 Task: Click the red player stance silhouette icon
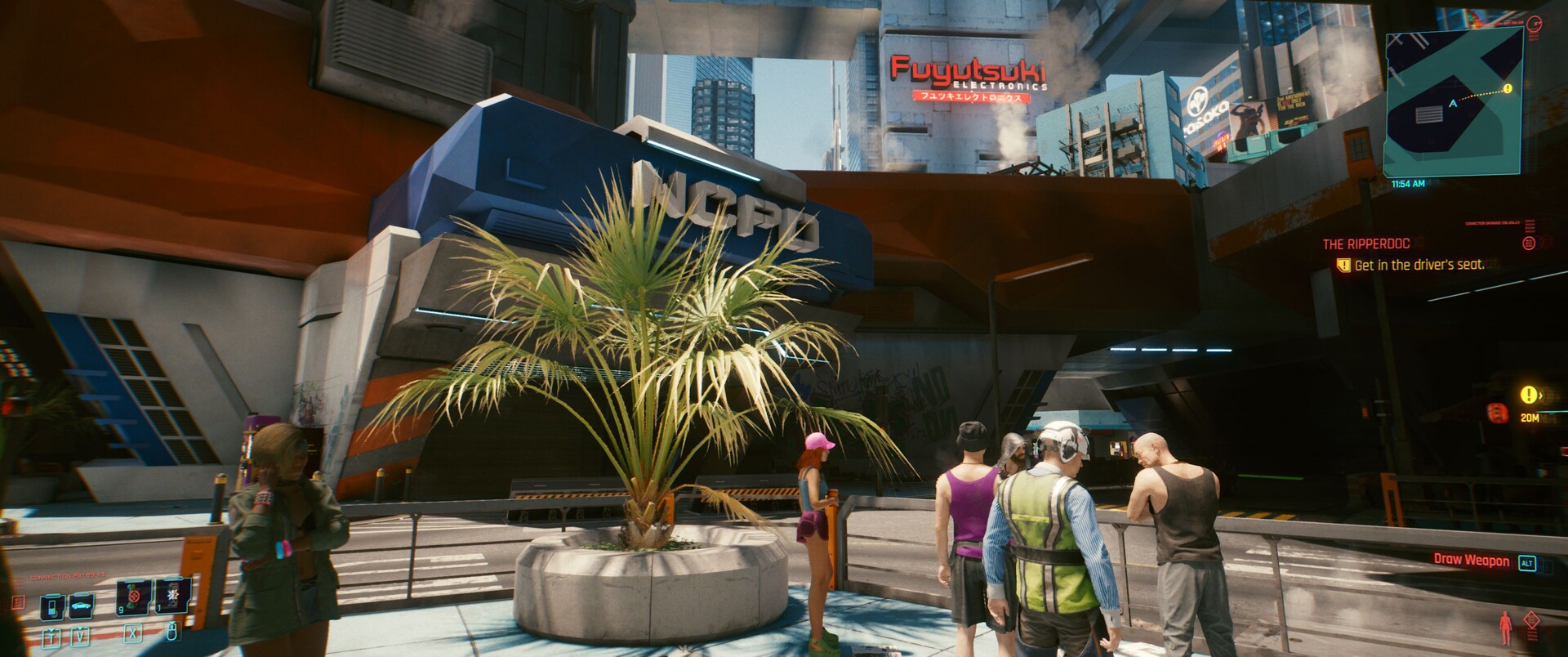1504,628
